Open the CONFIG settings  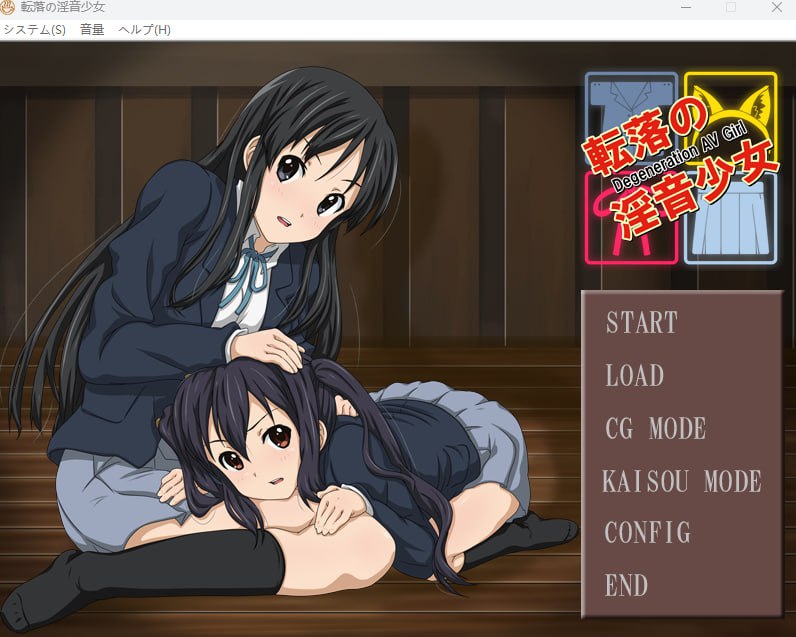coord(648,532)
